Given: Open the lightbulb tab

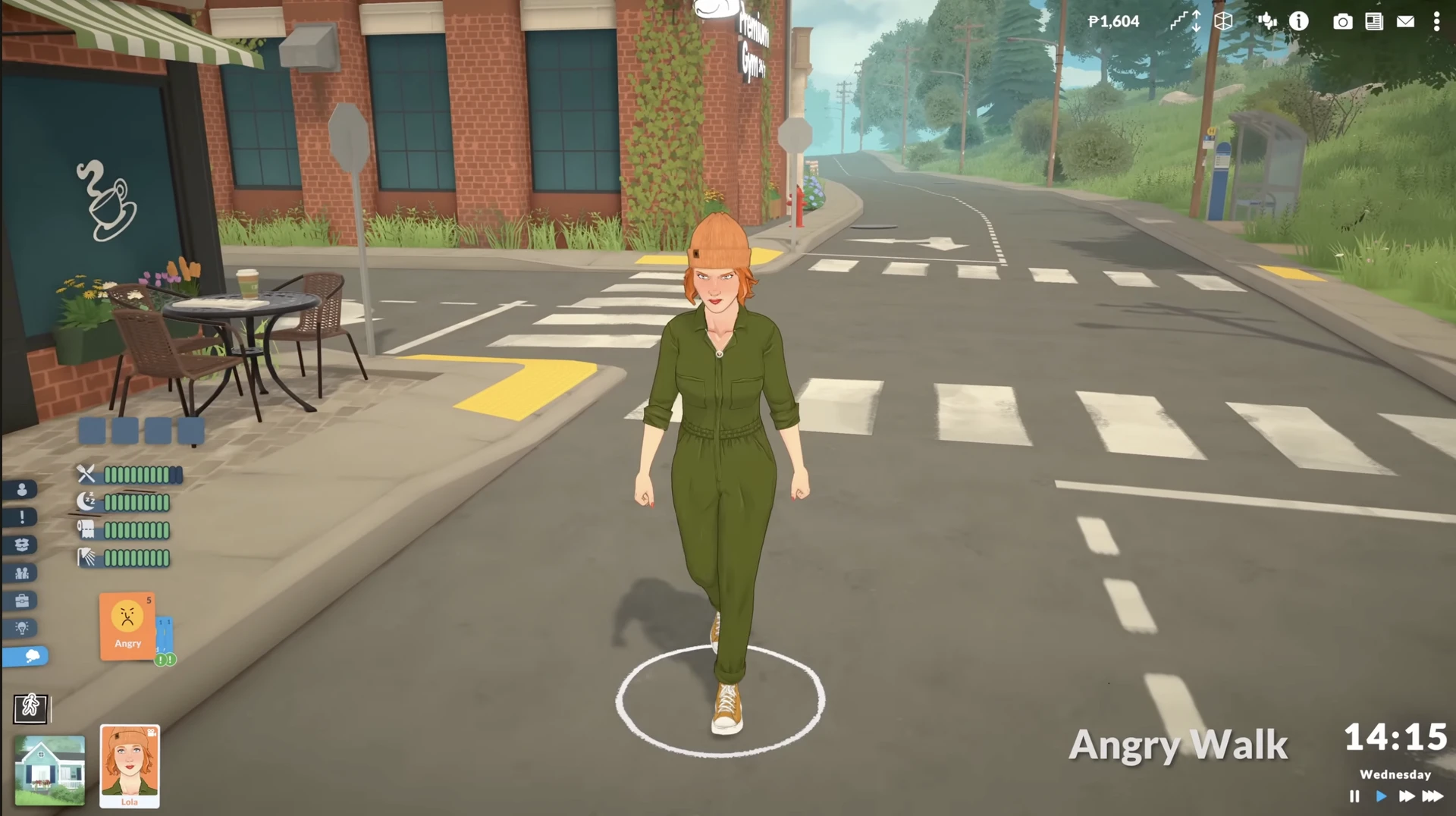Looking at the screenshot, I should click(x=22, y=628).
